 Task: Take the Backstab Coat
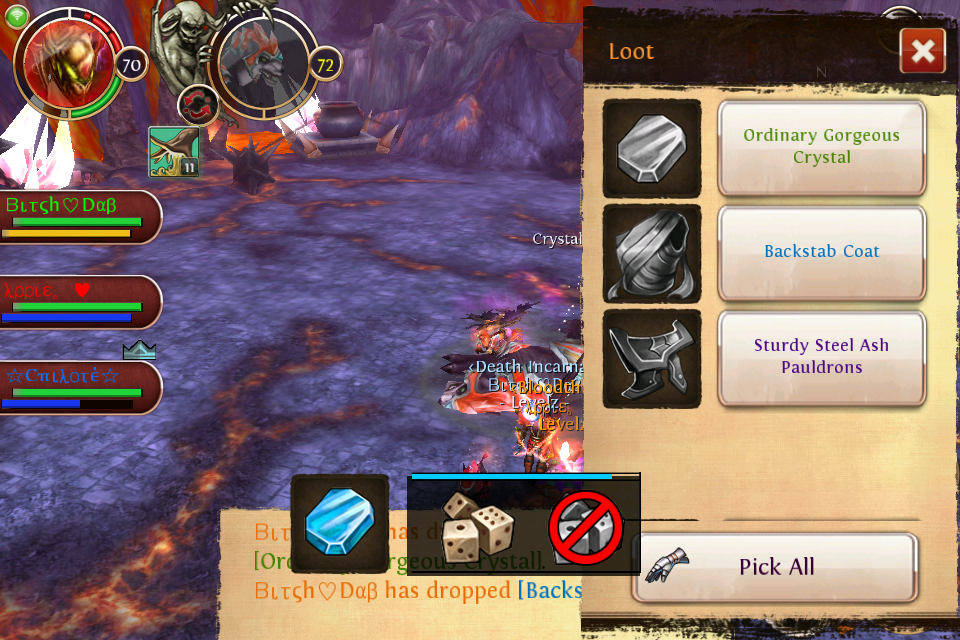point(821,252)
